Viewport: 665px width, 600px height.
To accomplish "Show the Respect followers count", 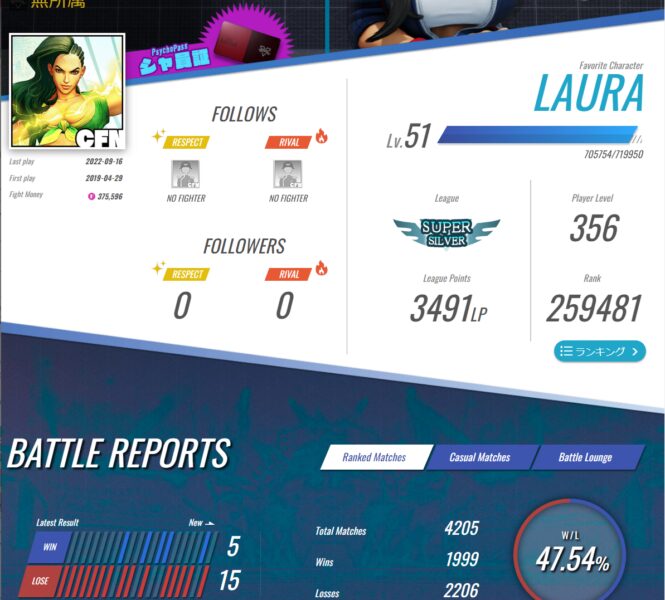I will click(182, 305).
